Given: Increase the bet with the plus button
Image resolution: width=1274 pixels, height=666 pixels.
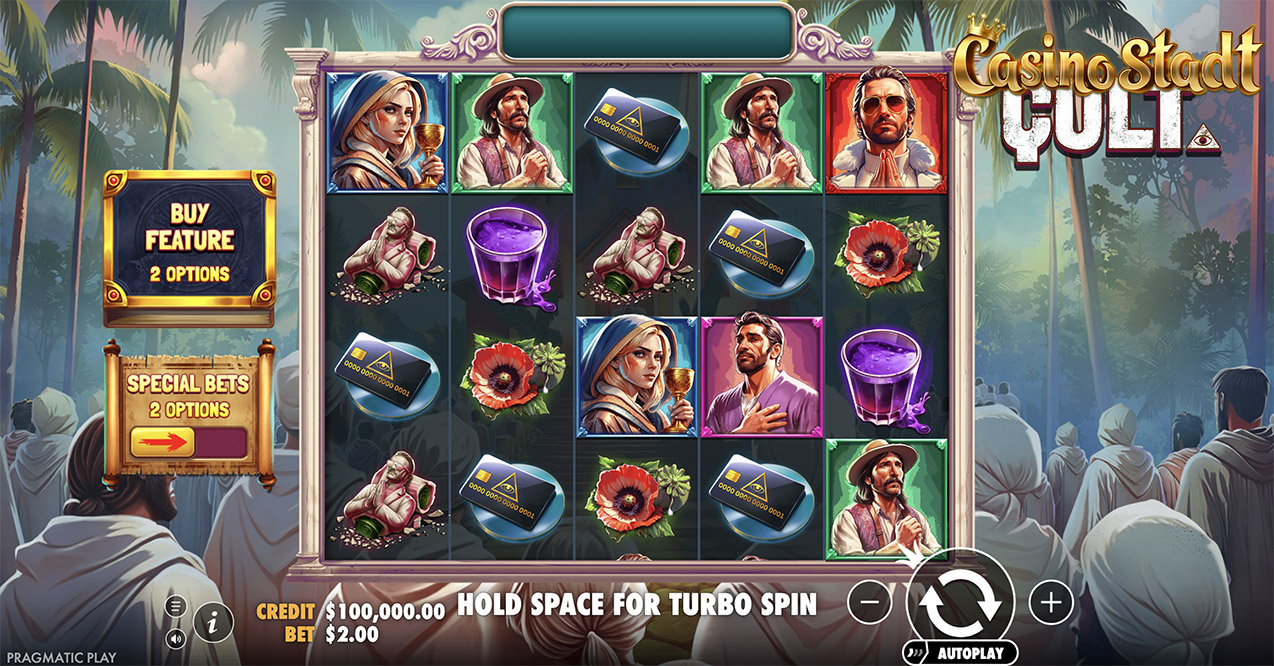Looking at the screenshot, I should [1050, 602].
